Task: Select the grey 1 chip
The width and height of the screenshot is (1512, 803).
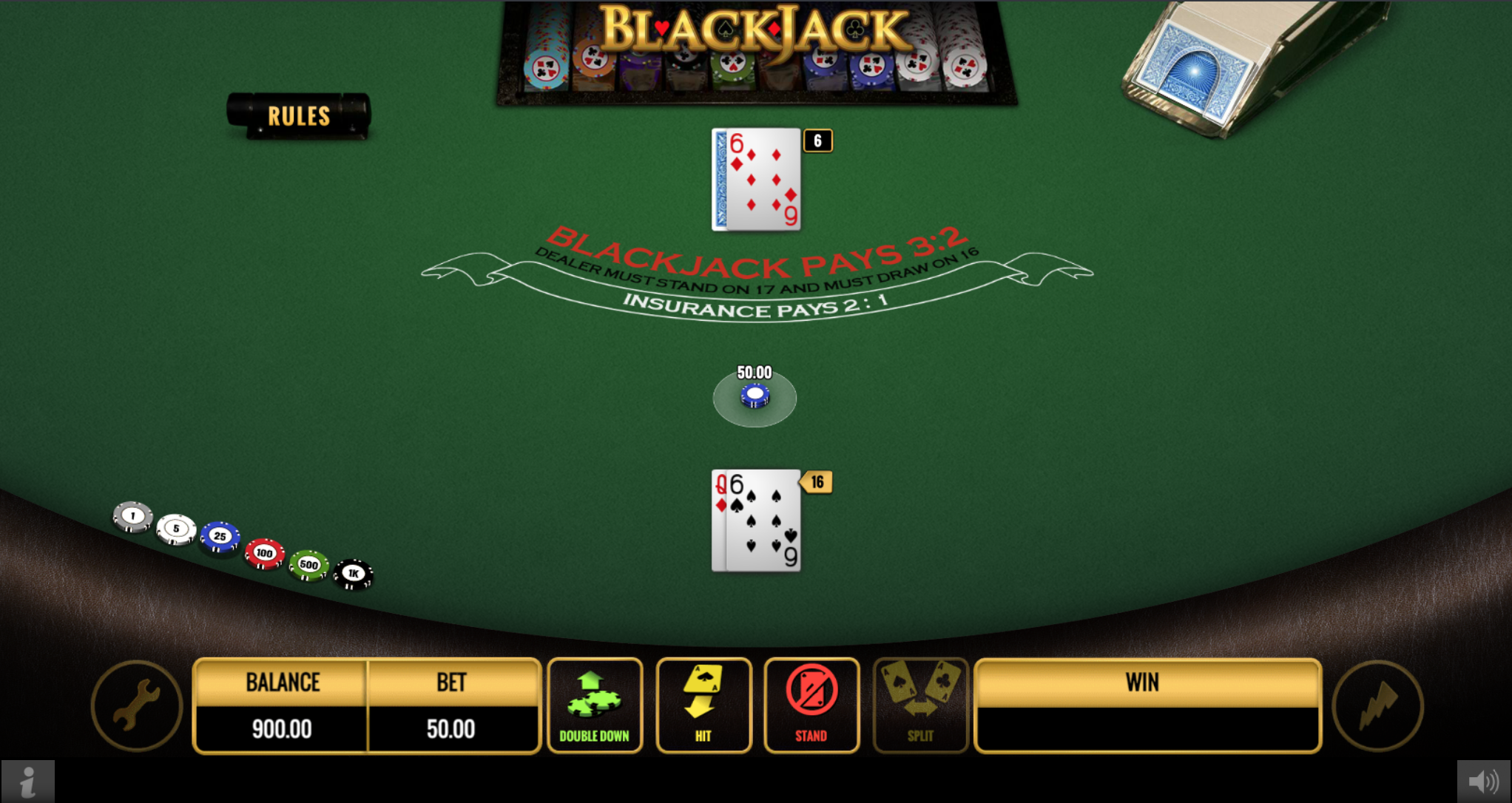Action: (x=133, y=516)
